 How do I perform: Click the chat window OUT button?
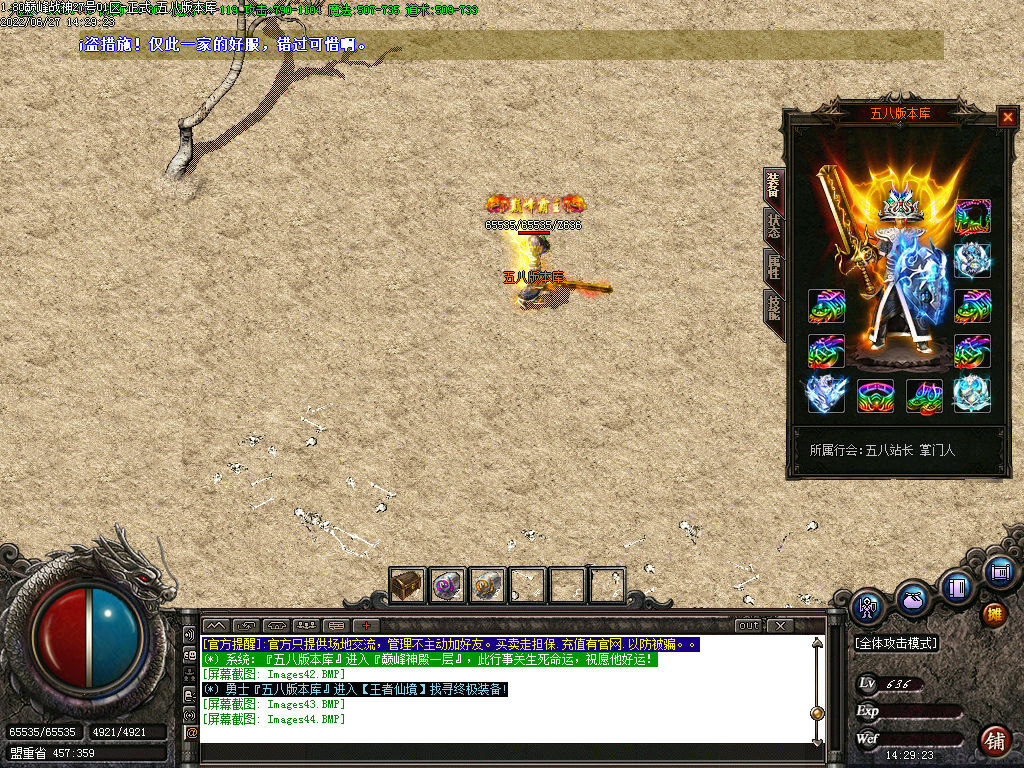749,626
